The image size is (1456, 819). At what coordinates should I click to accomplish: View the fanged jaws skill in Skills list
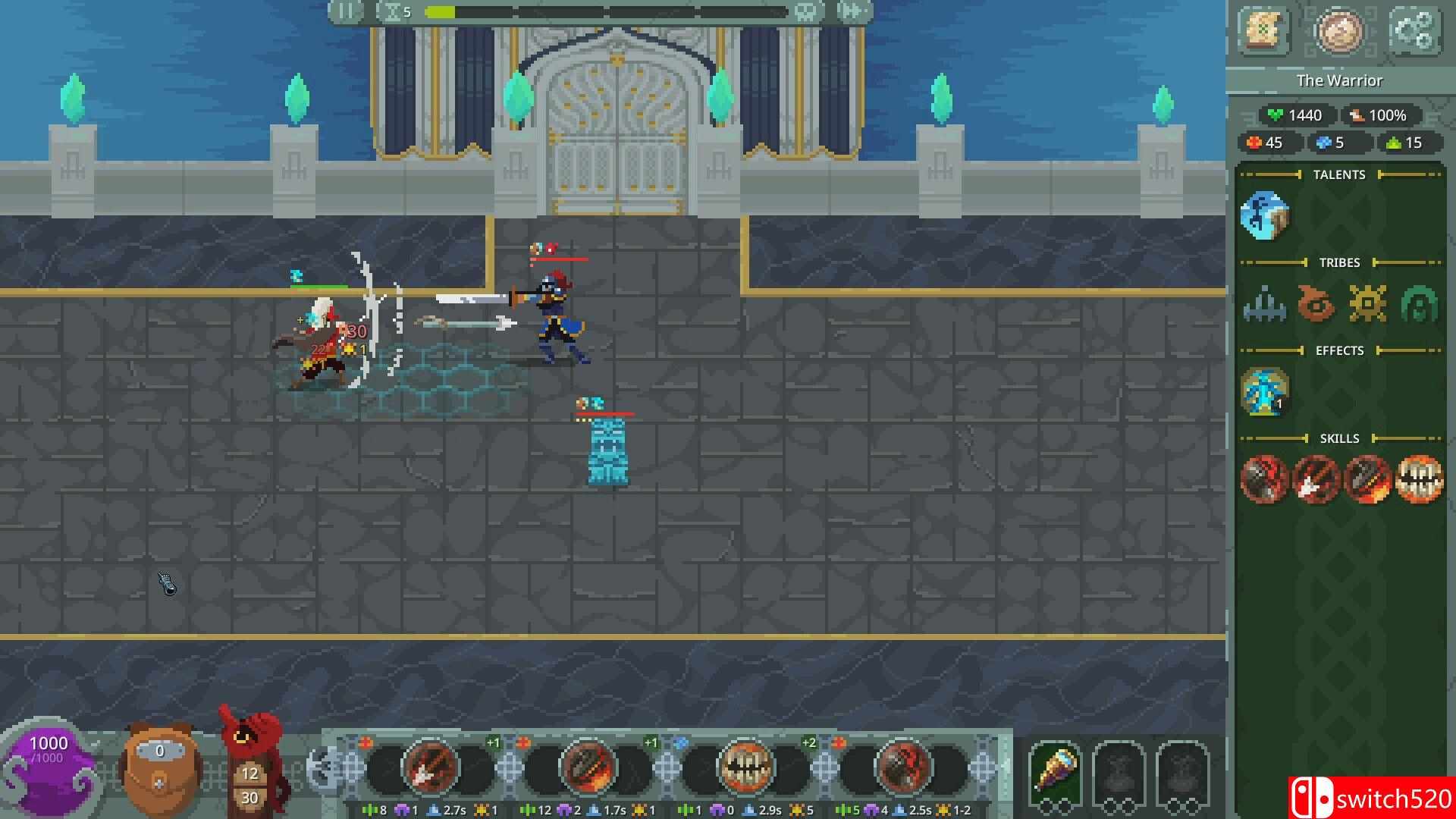[x=1419, y=479]
